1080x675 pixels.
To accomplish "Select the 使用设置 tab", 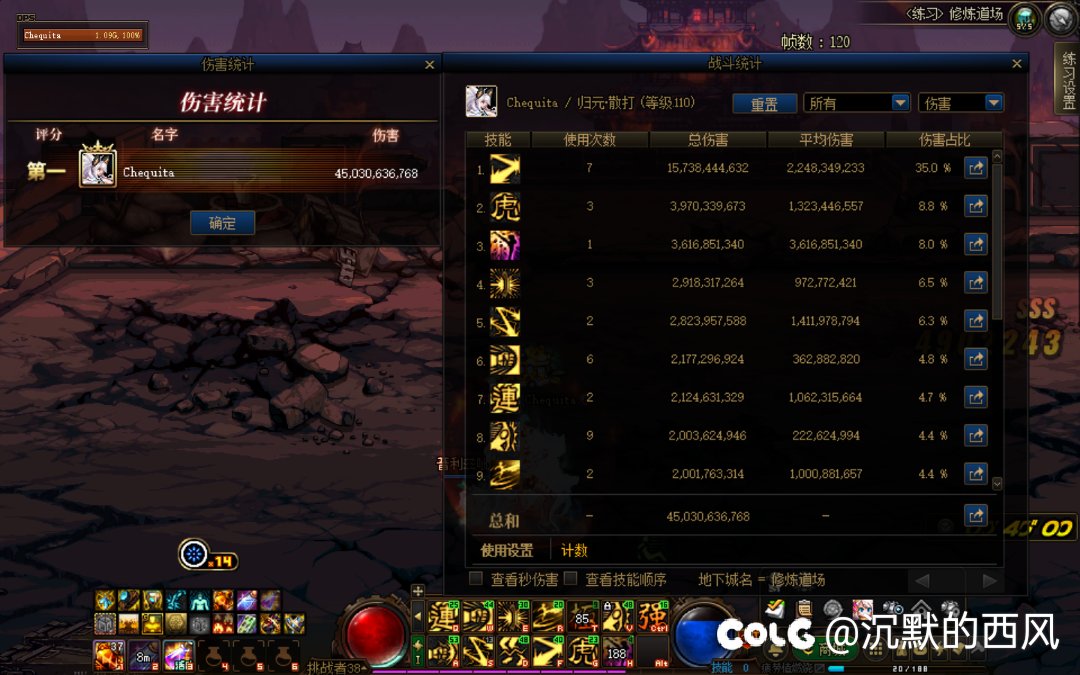I will (x=507, y=550).
